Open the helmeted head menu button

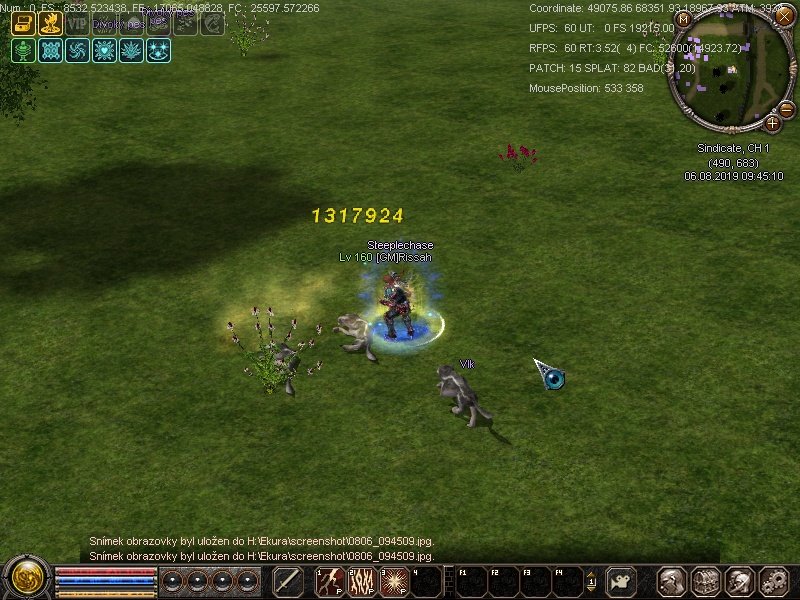click(x=739, y=581)
